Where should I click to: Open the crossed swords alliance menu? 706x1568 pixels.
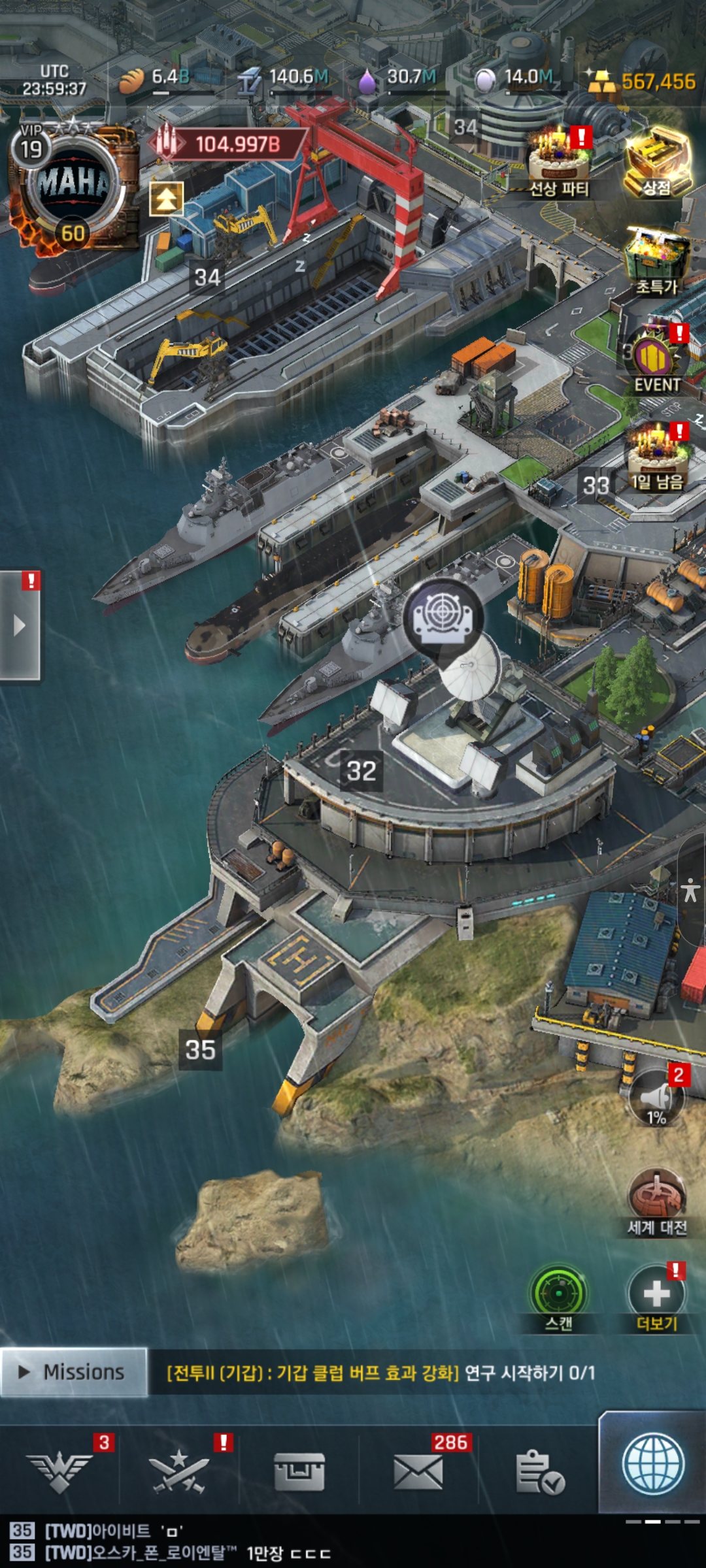179,1471
